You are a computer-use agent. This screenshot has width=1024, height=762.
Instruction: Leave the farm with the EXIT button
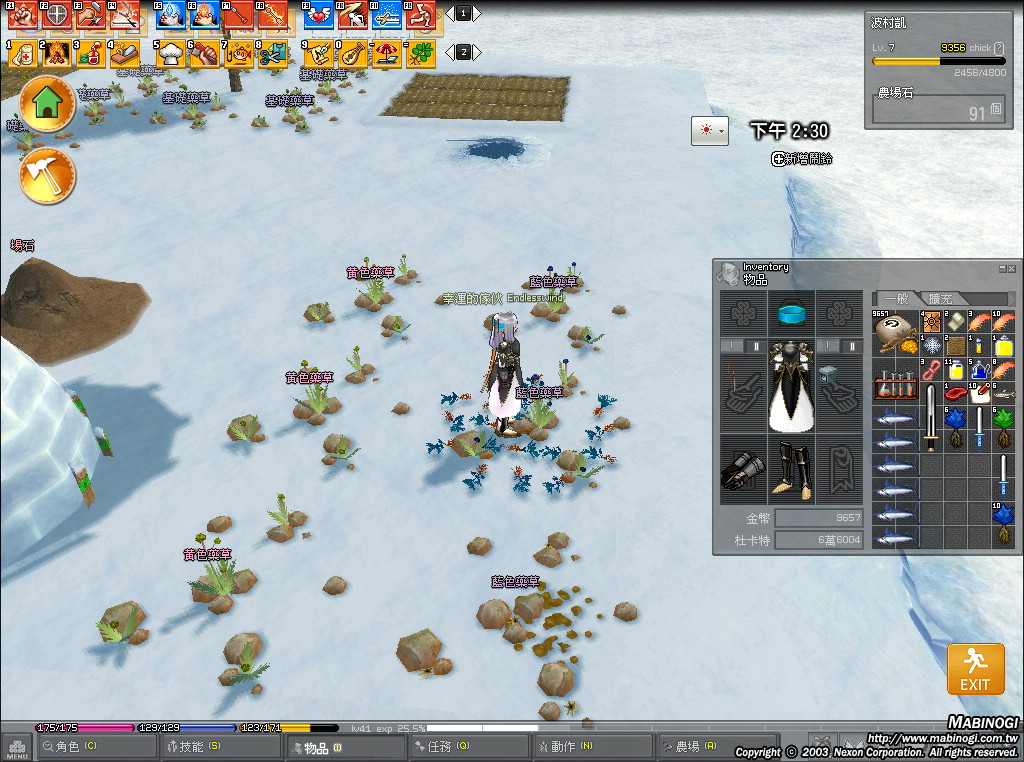pyautogui.click(x=975, y=669)
